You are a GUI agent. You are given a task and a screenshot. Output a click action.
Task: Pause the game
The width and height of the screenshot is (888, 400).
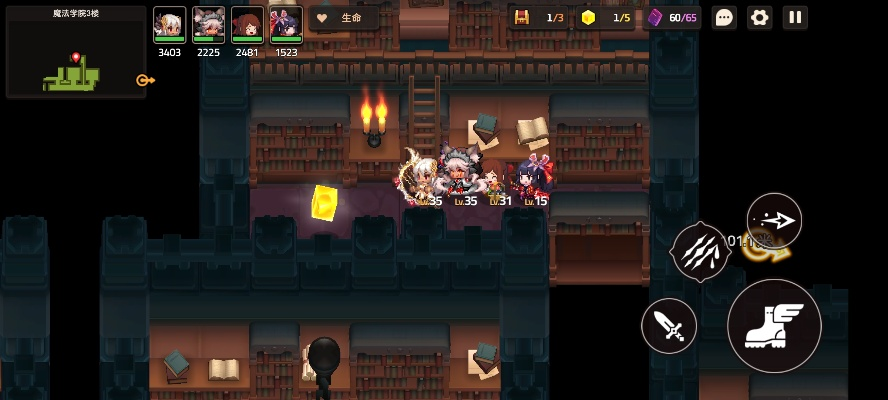[x=795, y=17]
